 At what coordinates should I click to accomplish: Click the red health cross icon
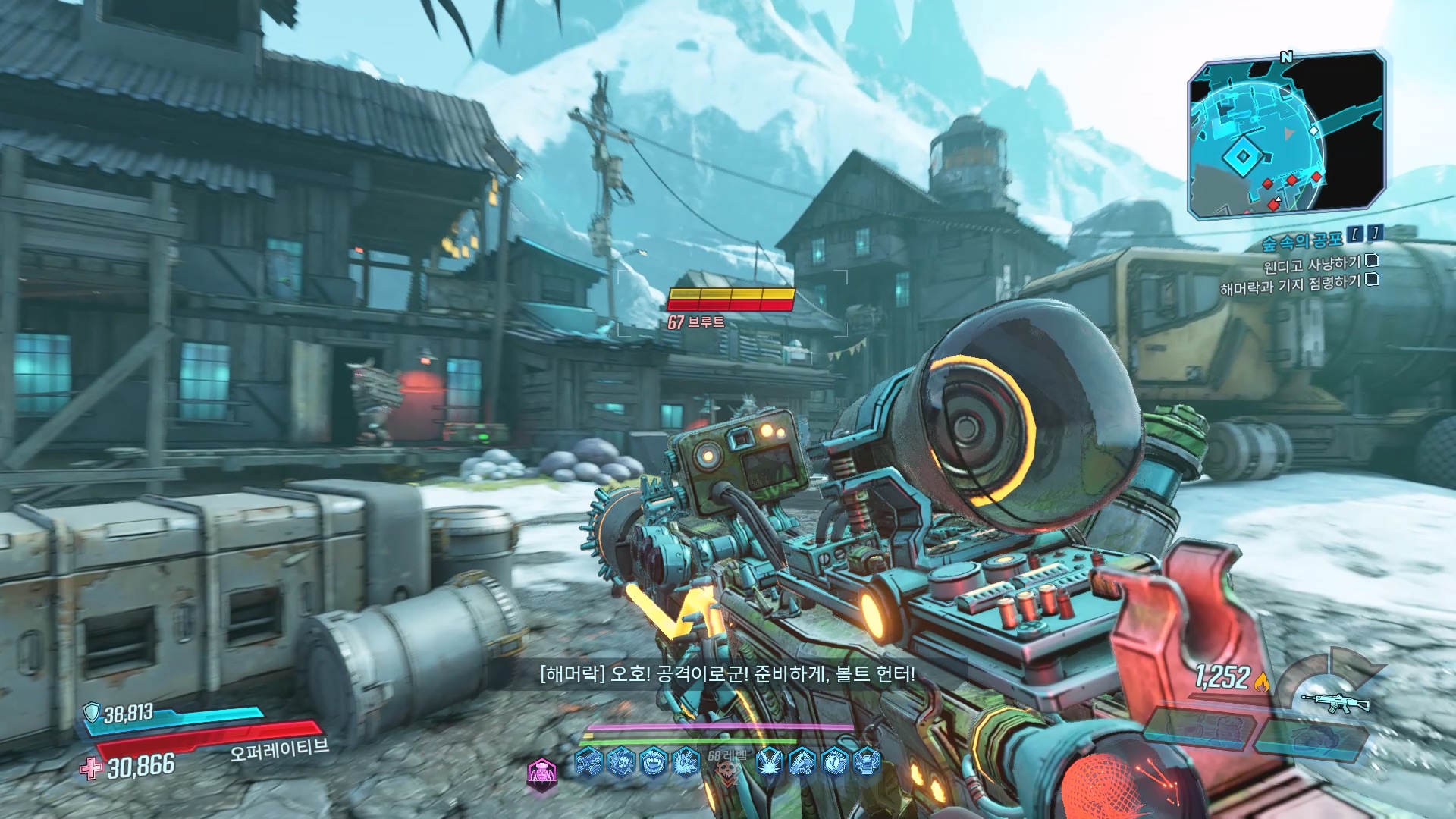[91, 768]
